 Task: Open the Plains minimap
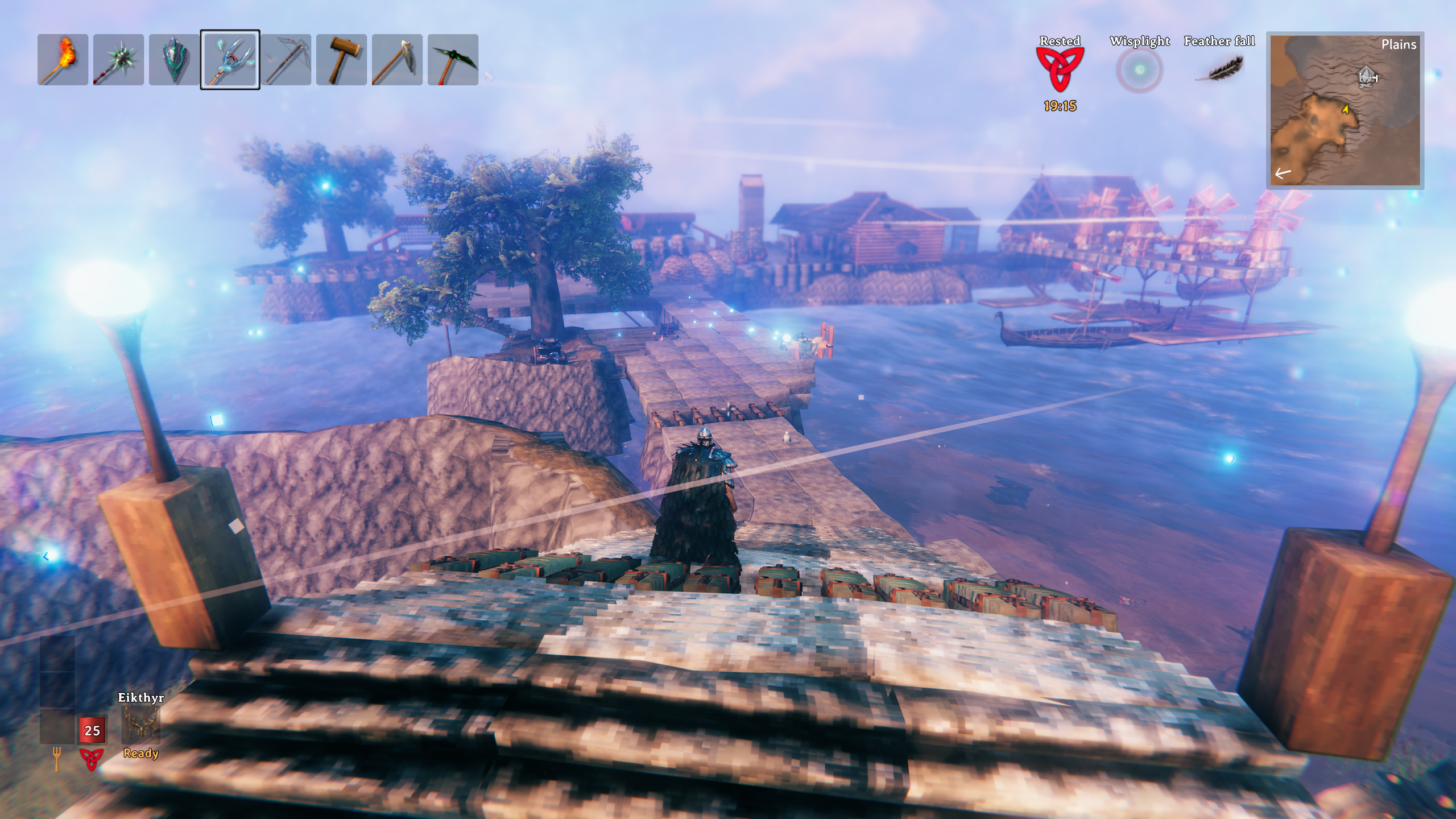[x=1345, y=110]
